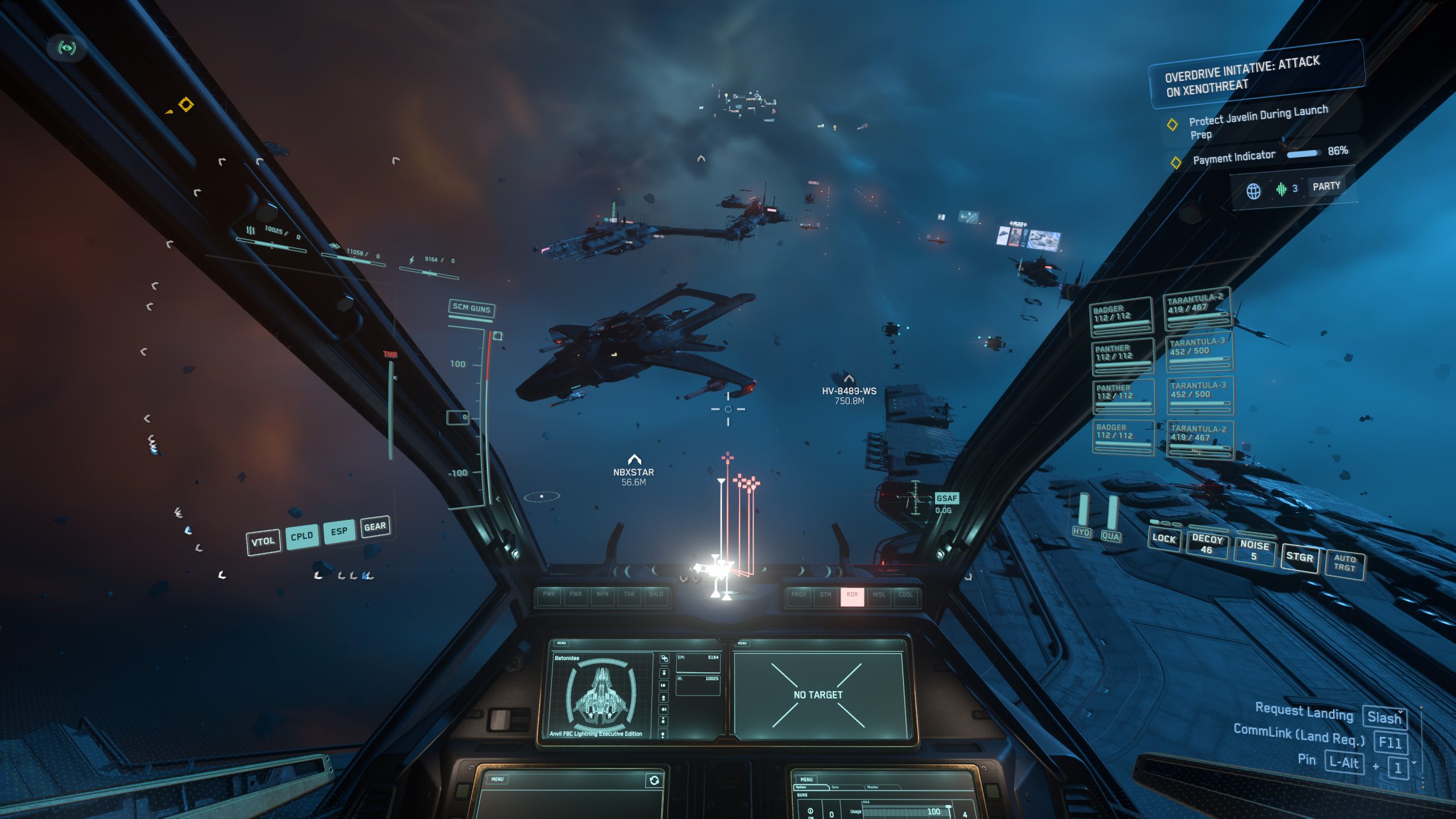Select the NOISE countermeasure button
The width and height of the screenshot is (1456, 819).
point(1254,550)
